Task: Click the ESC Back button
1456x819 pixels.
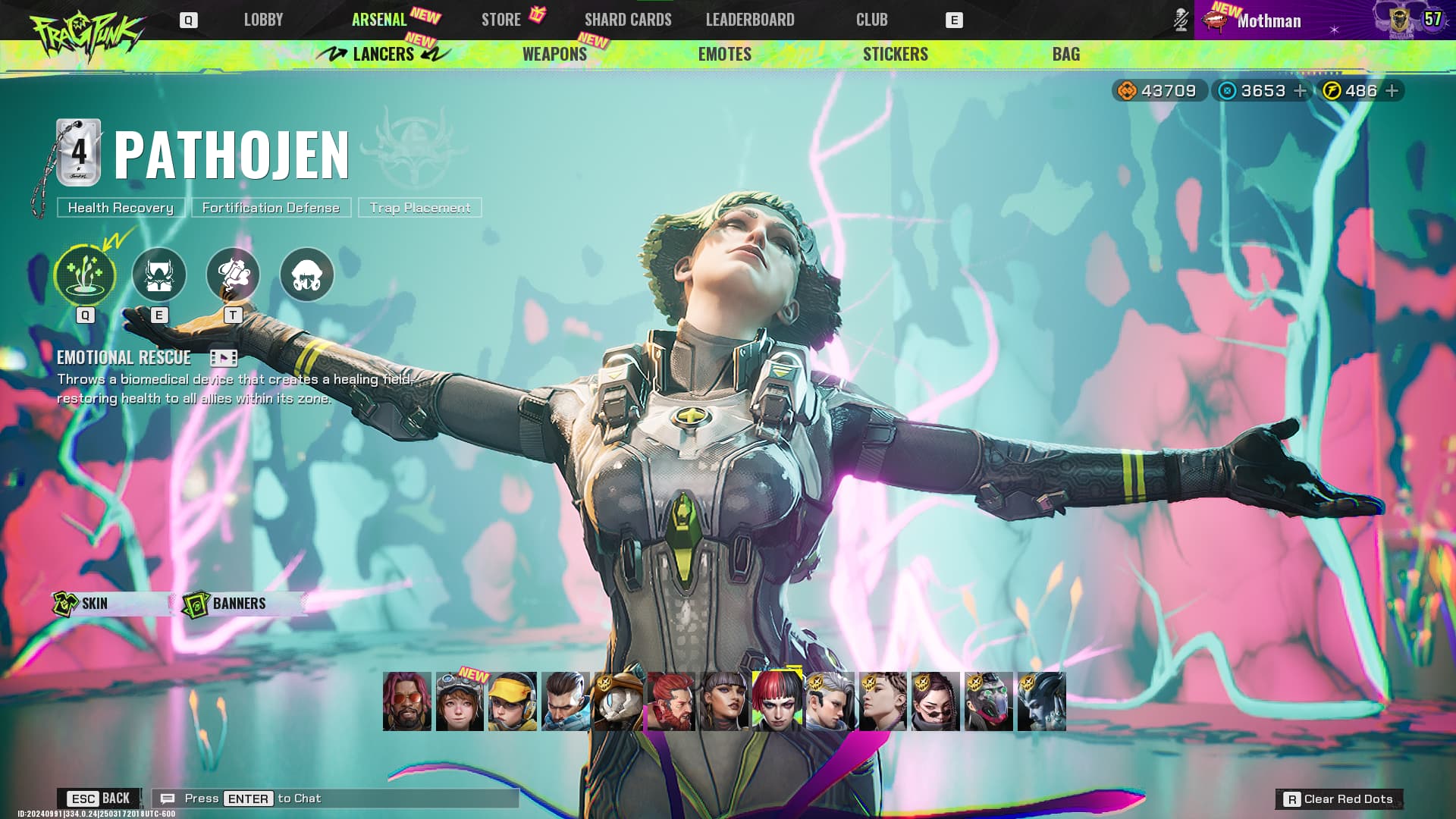Action: (x=99, y=799)
